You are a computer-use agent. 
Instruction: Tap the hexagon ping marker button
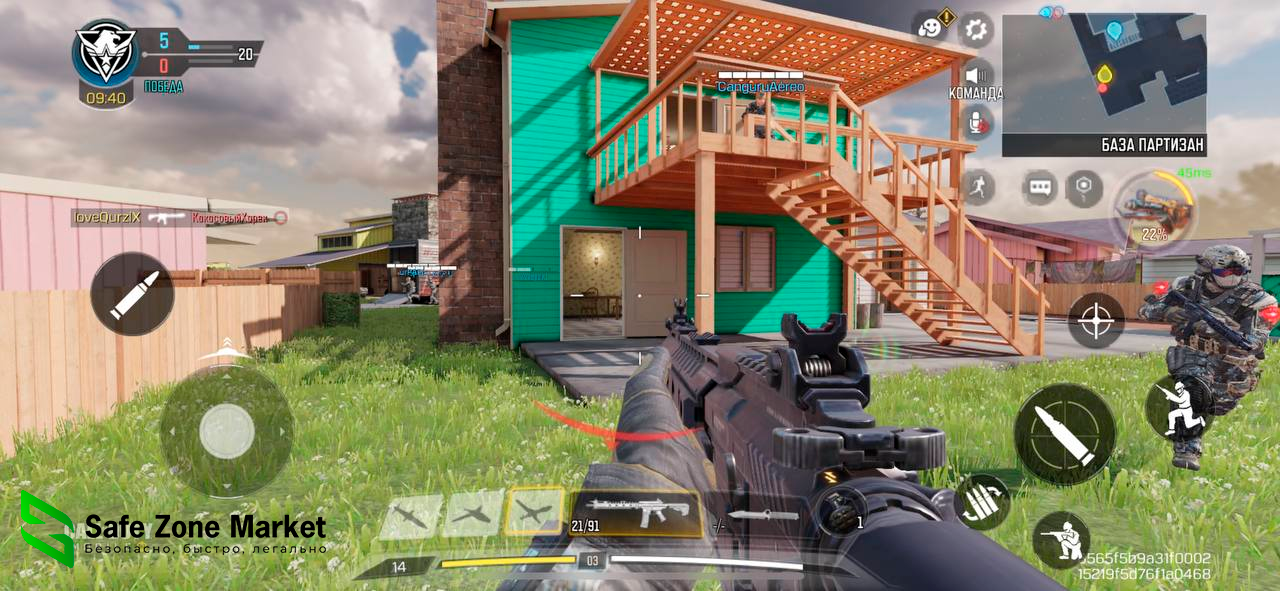(x=1083, y=187)
